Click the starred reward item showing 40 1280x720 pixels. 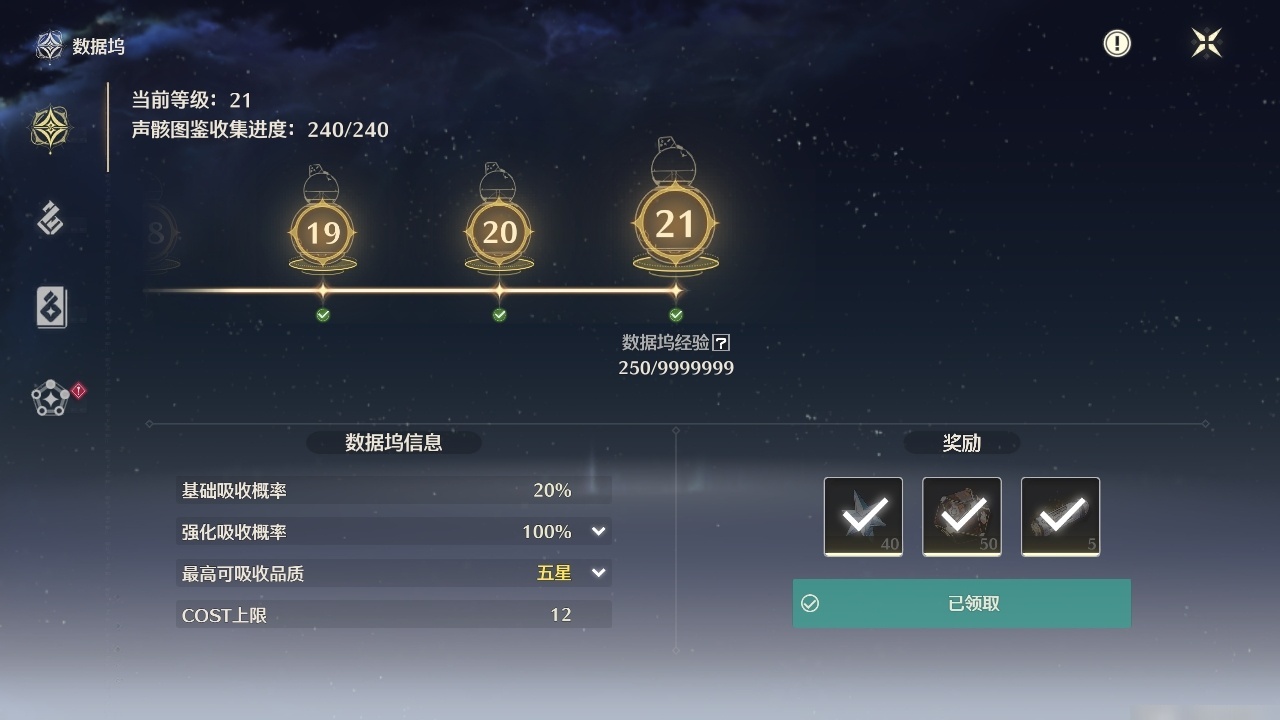pos(862,516)
